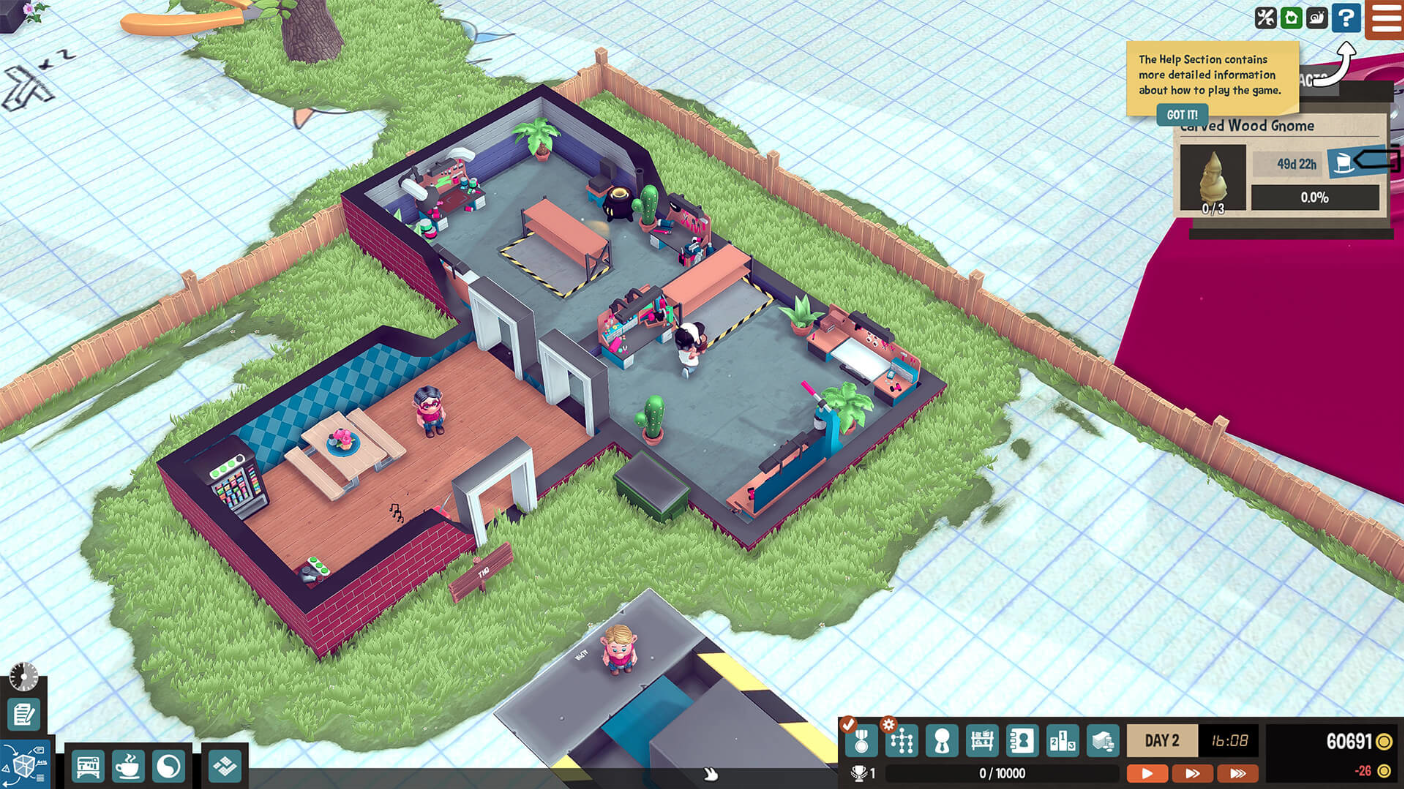The width and height of the screenshot is (1404, 789).
Task: Open the hamburger game menu
Action: coord(1385,18)
